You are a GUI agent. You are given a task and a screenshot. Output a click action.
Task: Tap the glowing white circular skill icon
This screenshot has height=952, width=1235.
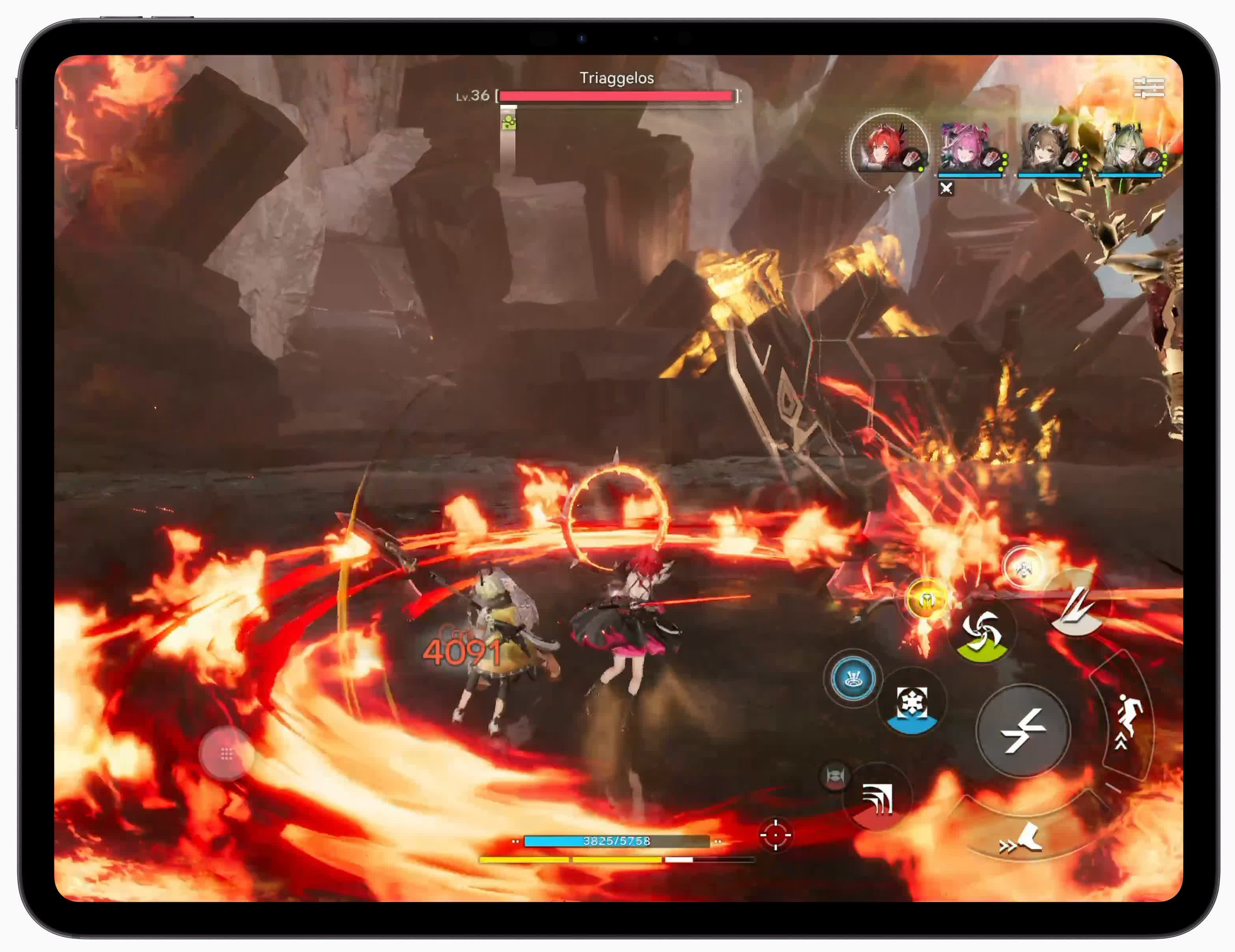tap(1023, 567)
